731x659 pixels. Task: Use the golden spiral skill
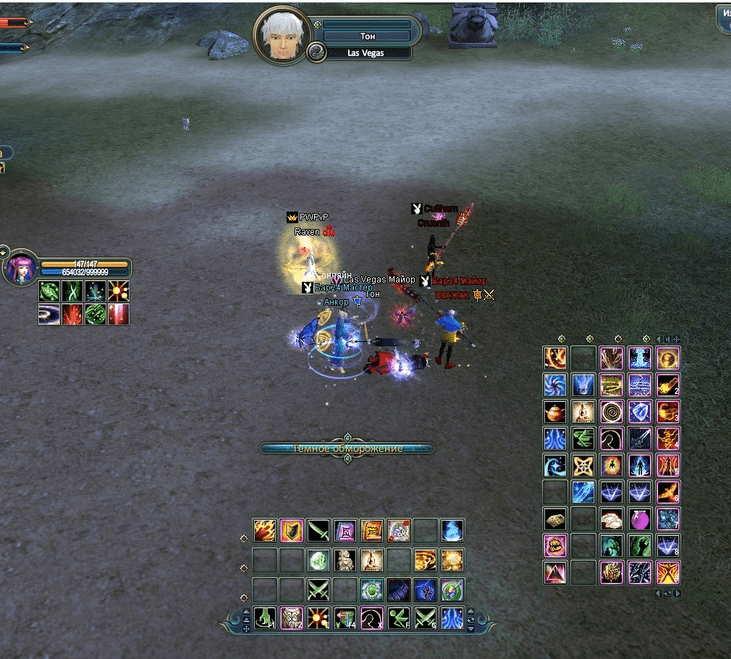[x=611, y=411]
